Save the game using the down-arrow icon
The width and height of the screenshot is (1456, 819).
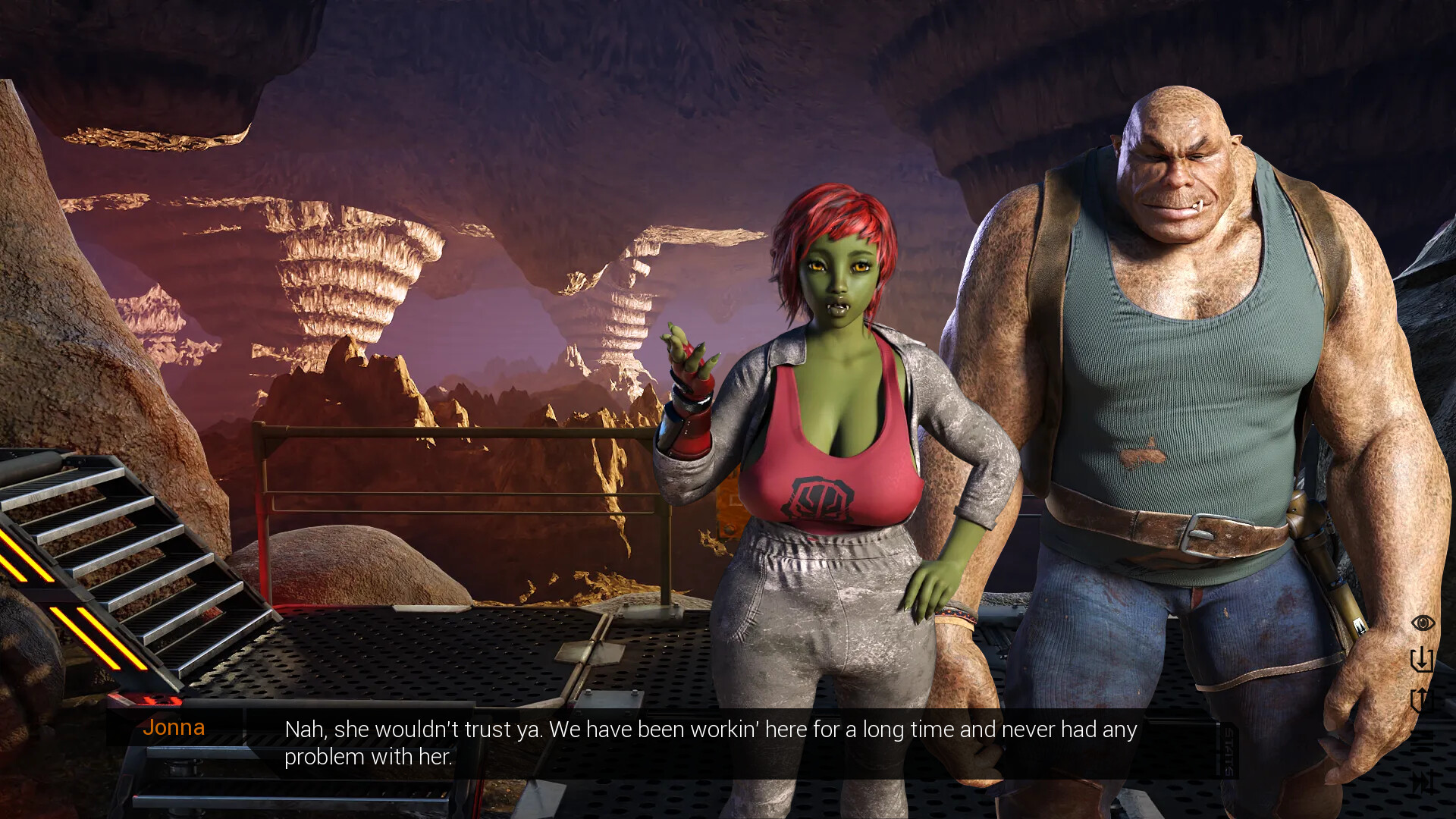[1422, 660]
